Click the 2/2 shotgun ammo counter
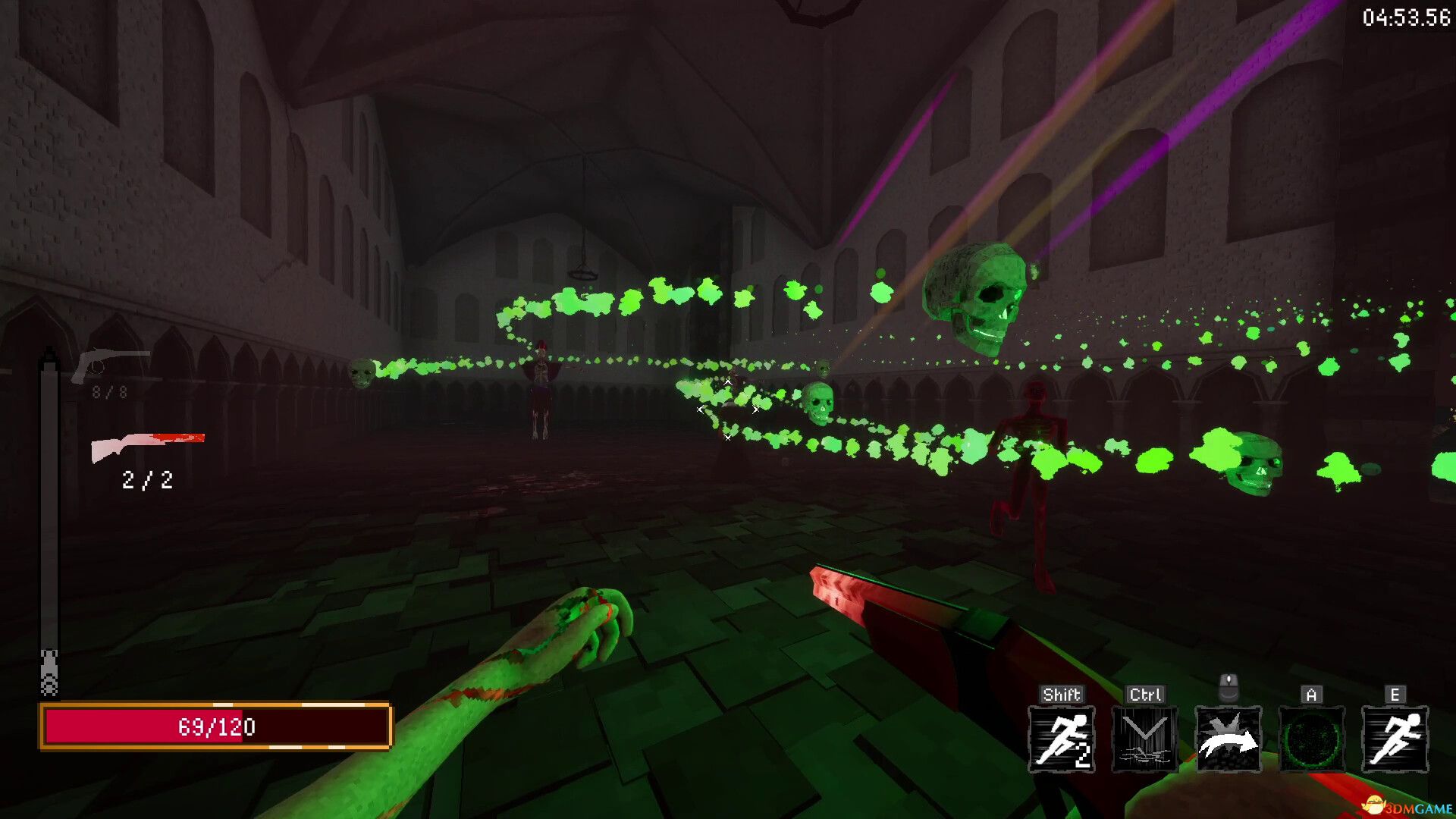The height and width of the screenshot is (819, 1456). click(x=147, y=479)
